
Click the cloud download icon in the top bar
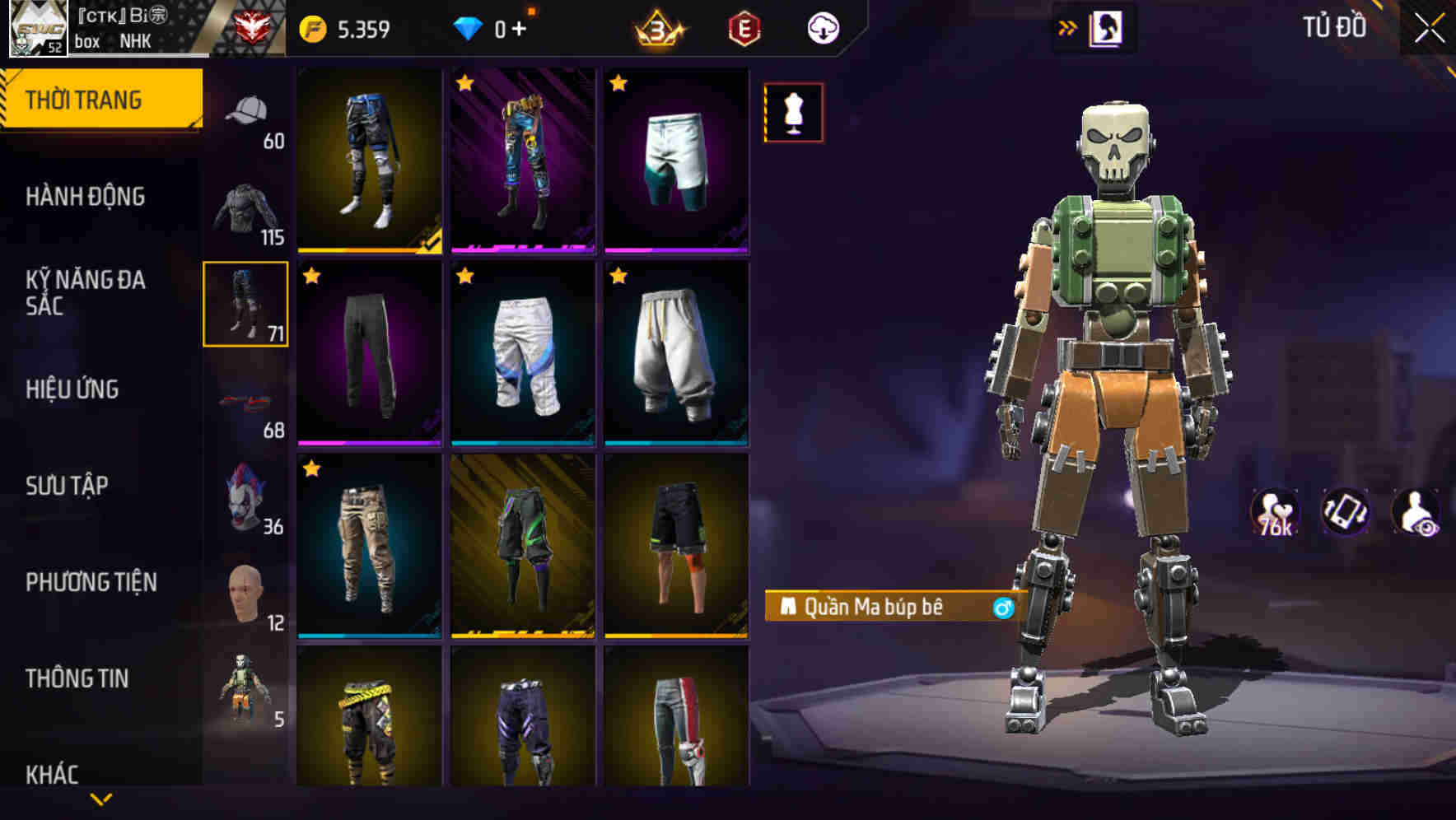pos(822,27)
